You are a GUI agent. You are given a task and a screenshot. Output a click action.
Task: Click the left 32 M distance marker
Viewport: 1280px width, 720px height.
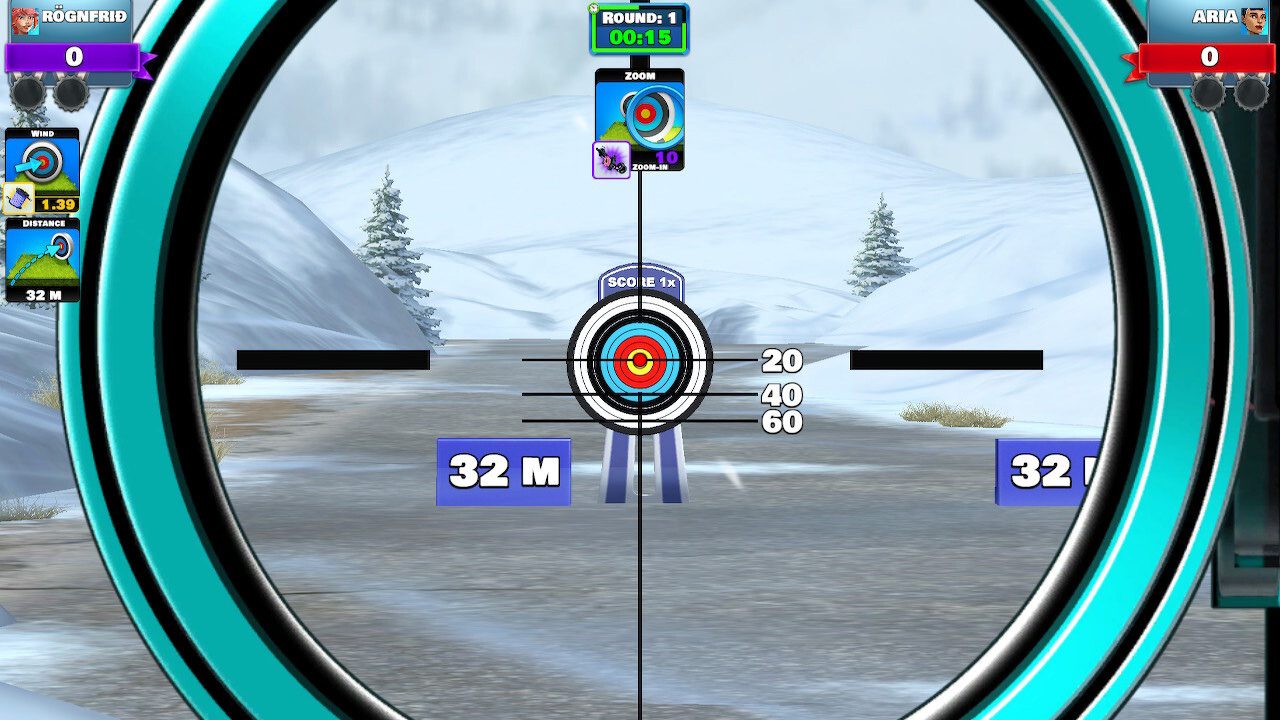(502, 470)
